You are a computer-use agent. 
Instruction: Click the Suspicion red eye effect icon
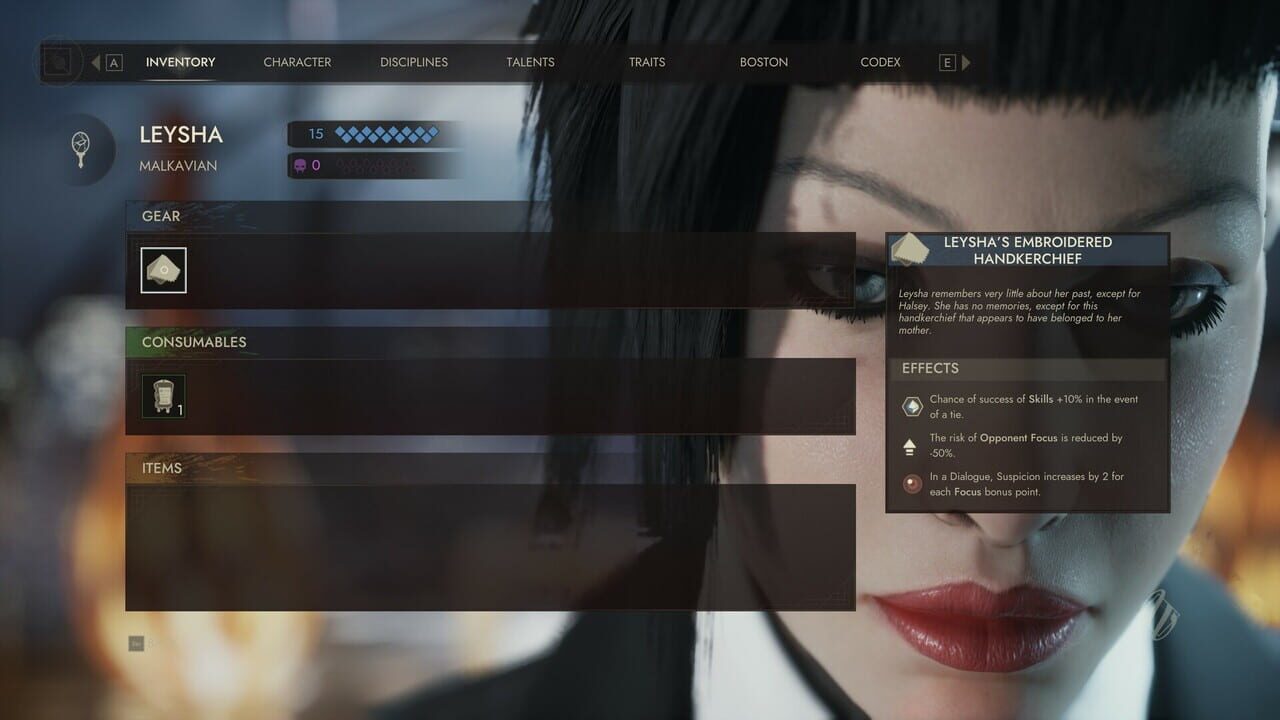910,483
